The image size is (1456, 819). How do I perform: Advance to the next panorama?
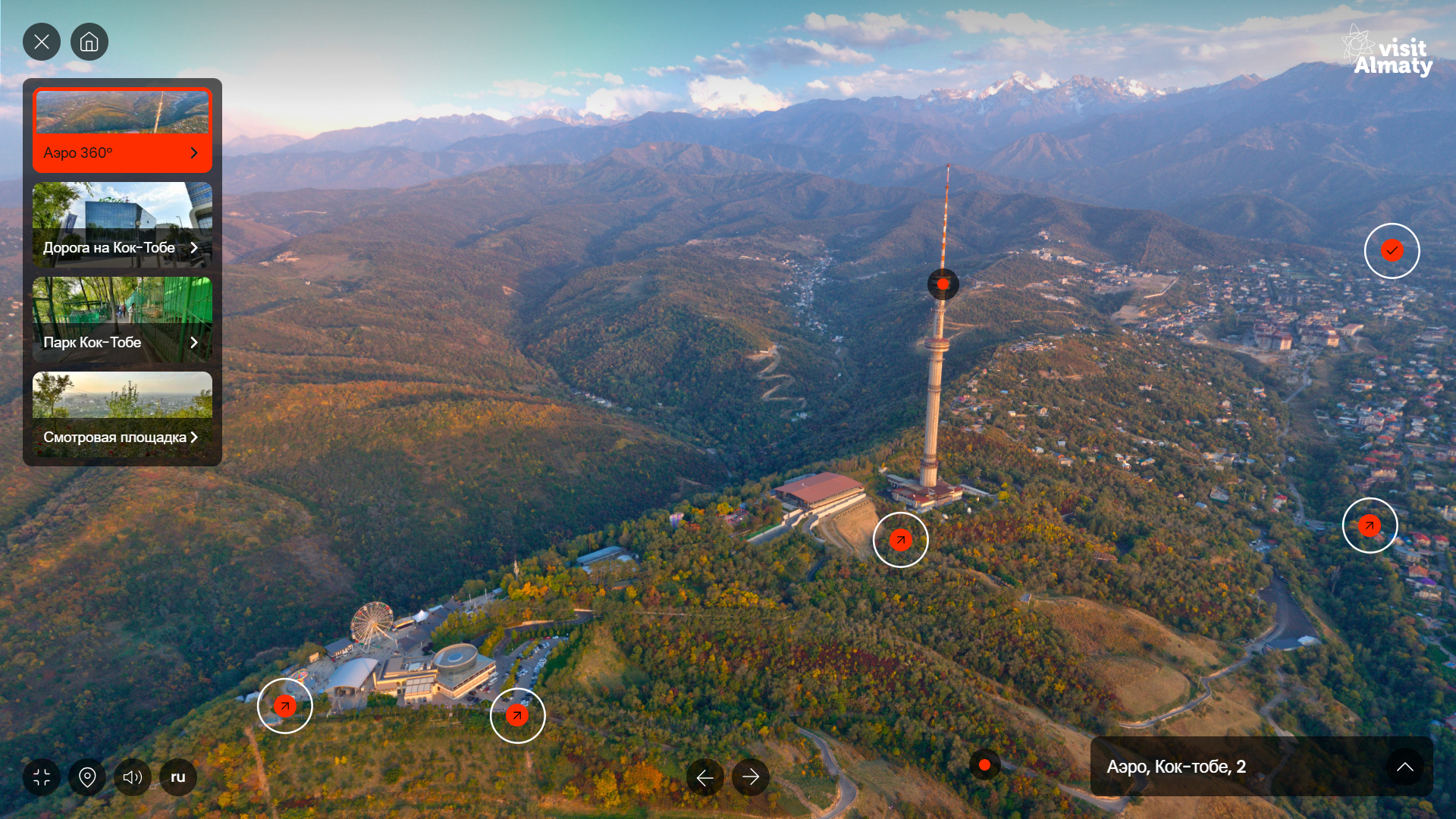751,777
